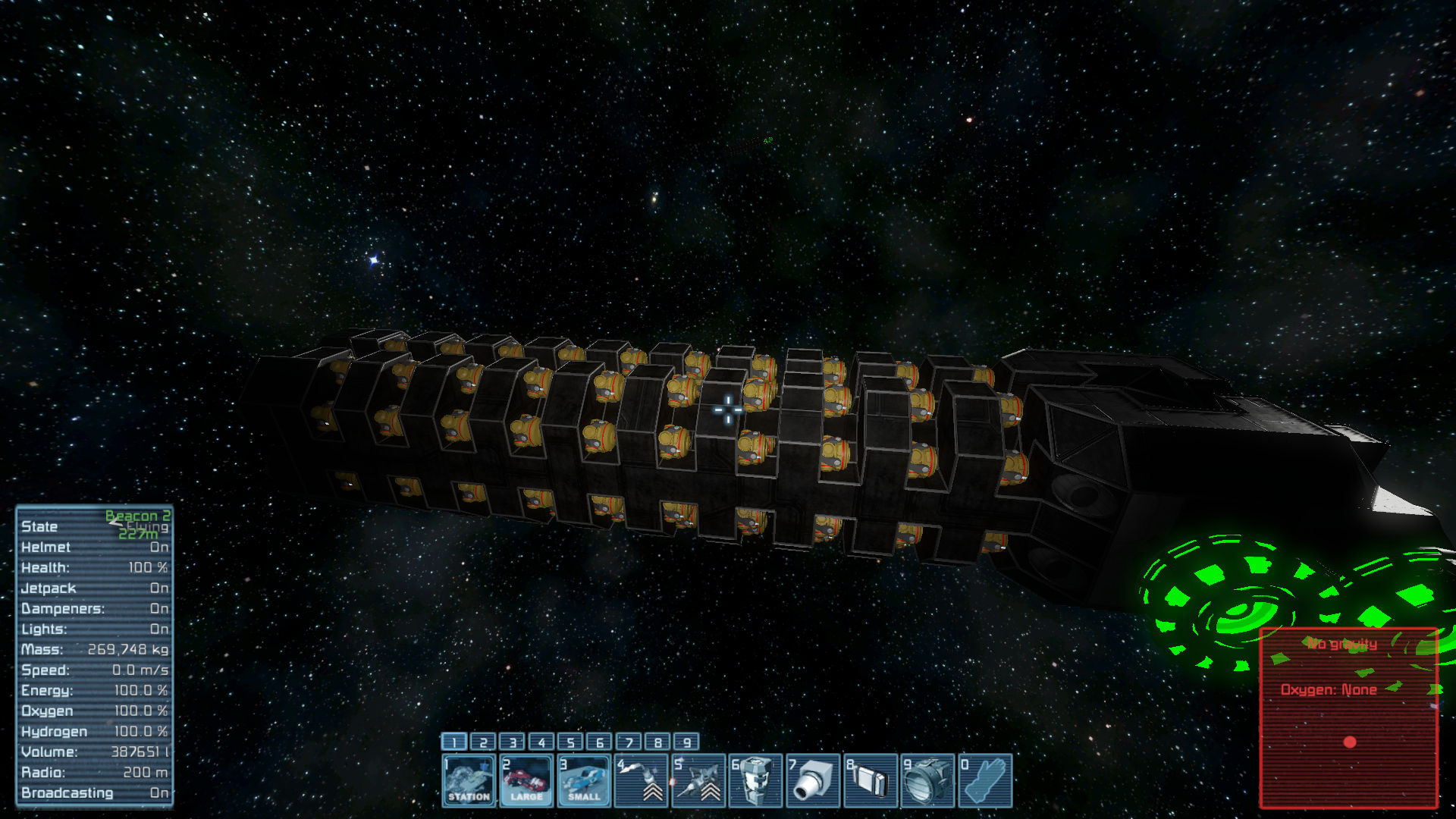Pick the Small ship toolbar slot
1456x819 pixels.
click(x=584, y=780)
